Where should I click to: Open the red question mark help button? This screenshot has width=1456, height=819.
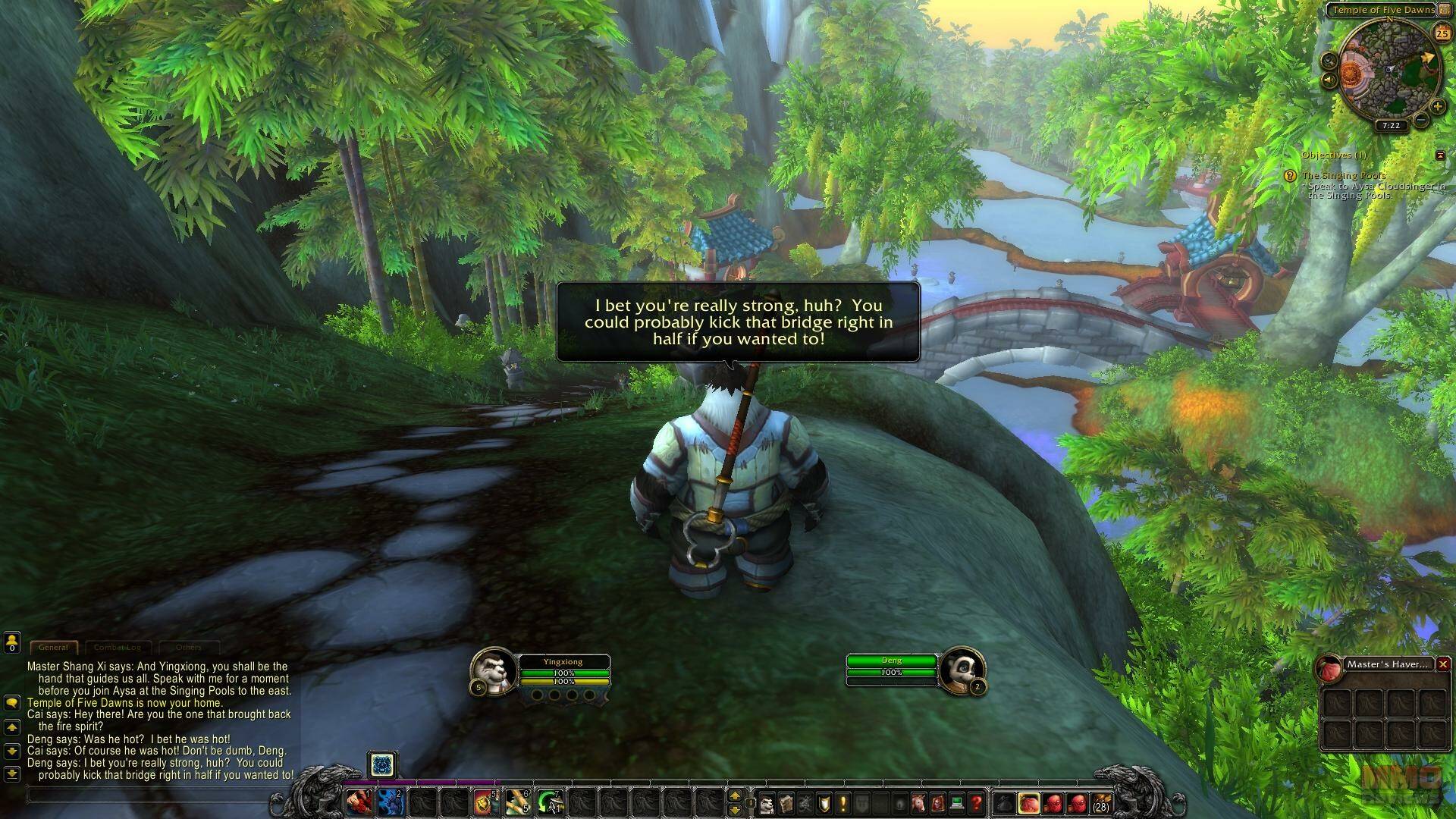[x=976, y=802]
